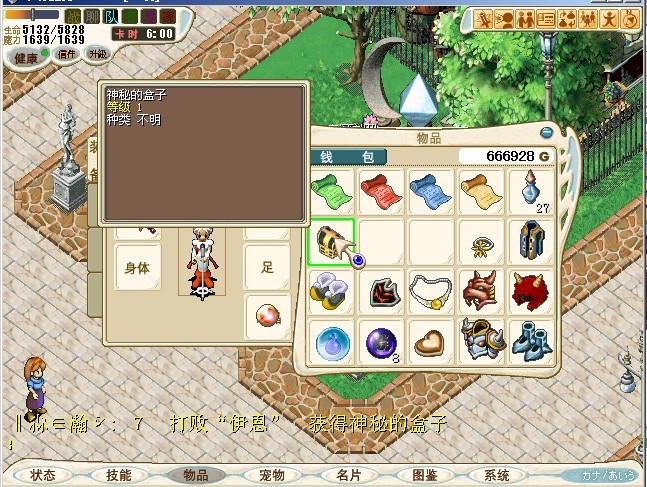This screenshot has height=487, width=647.
Task: Open the 技能 skills tab
Action: [118, 475]
